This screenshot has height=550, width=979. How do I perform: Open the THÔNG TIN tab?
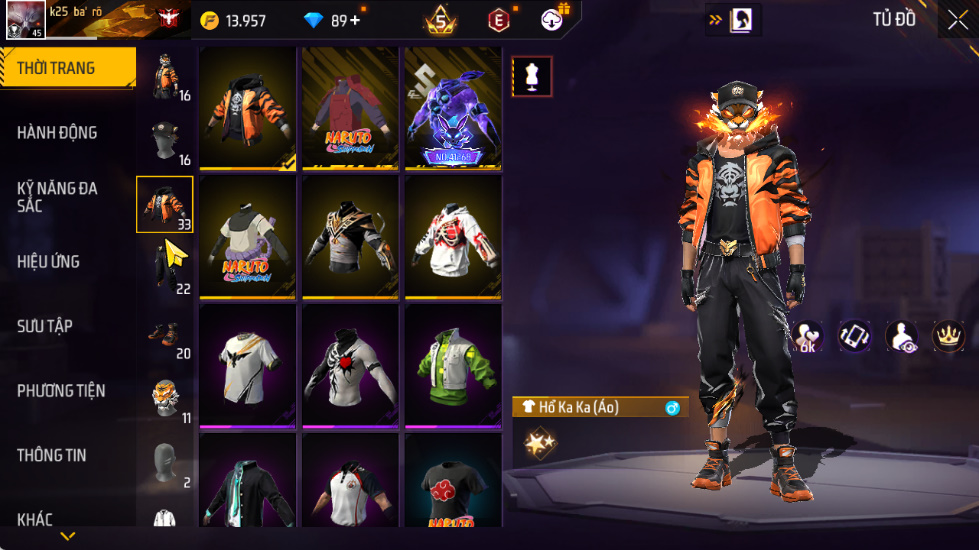click(x=51, y=455)
